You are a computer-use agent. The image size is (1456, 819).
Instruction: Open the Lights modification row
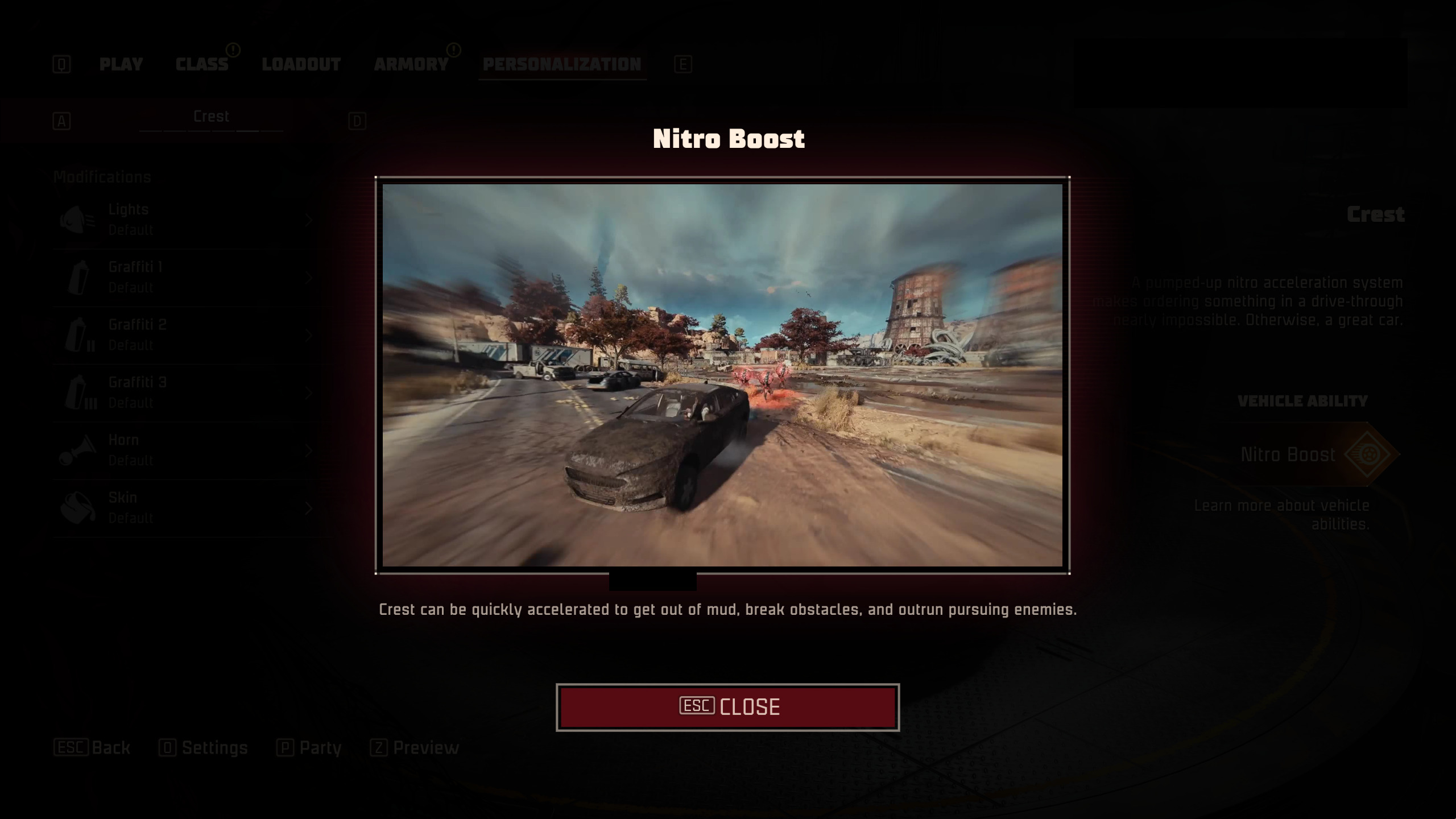tap(188, 220)
